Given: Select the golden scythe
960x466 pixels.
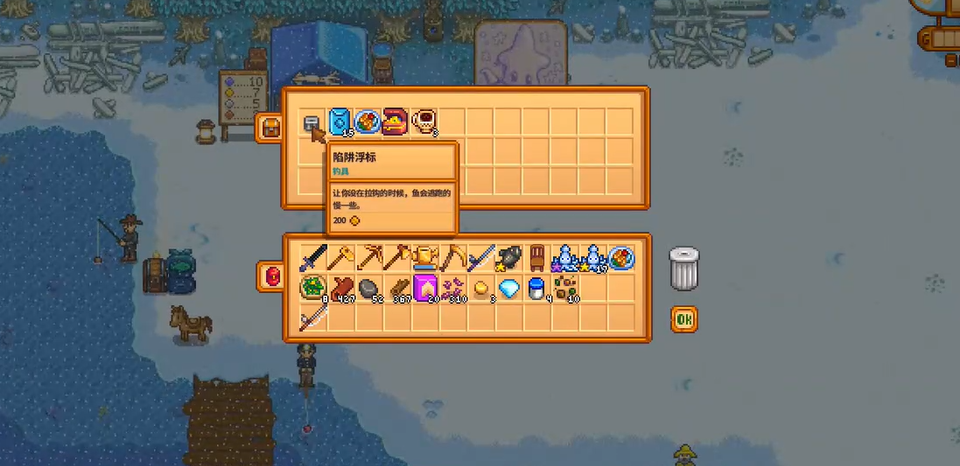Looking at the screenshot, I should pos(453,259).
